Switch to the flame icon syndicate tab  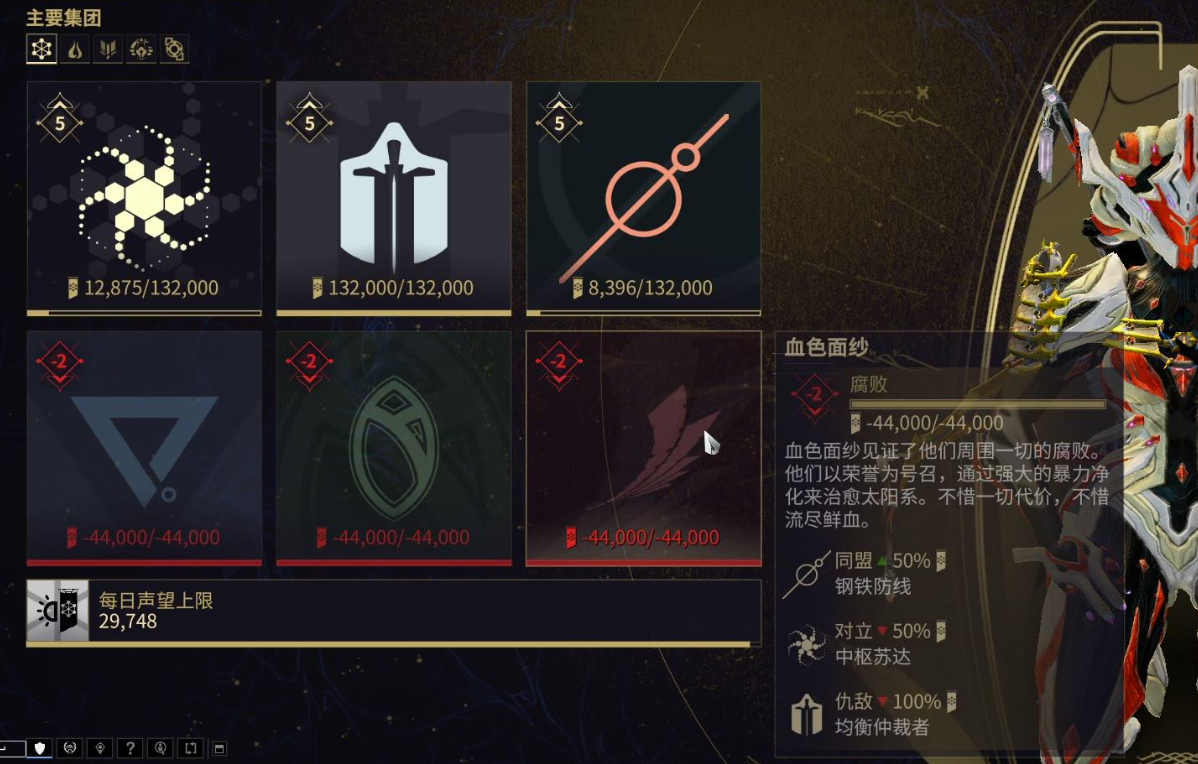click(74, 48)
